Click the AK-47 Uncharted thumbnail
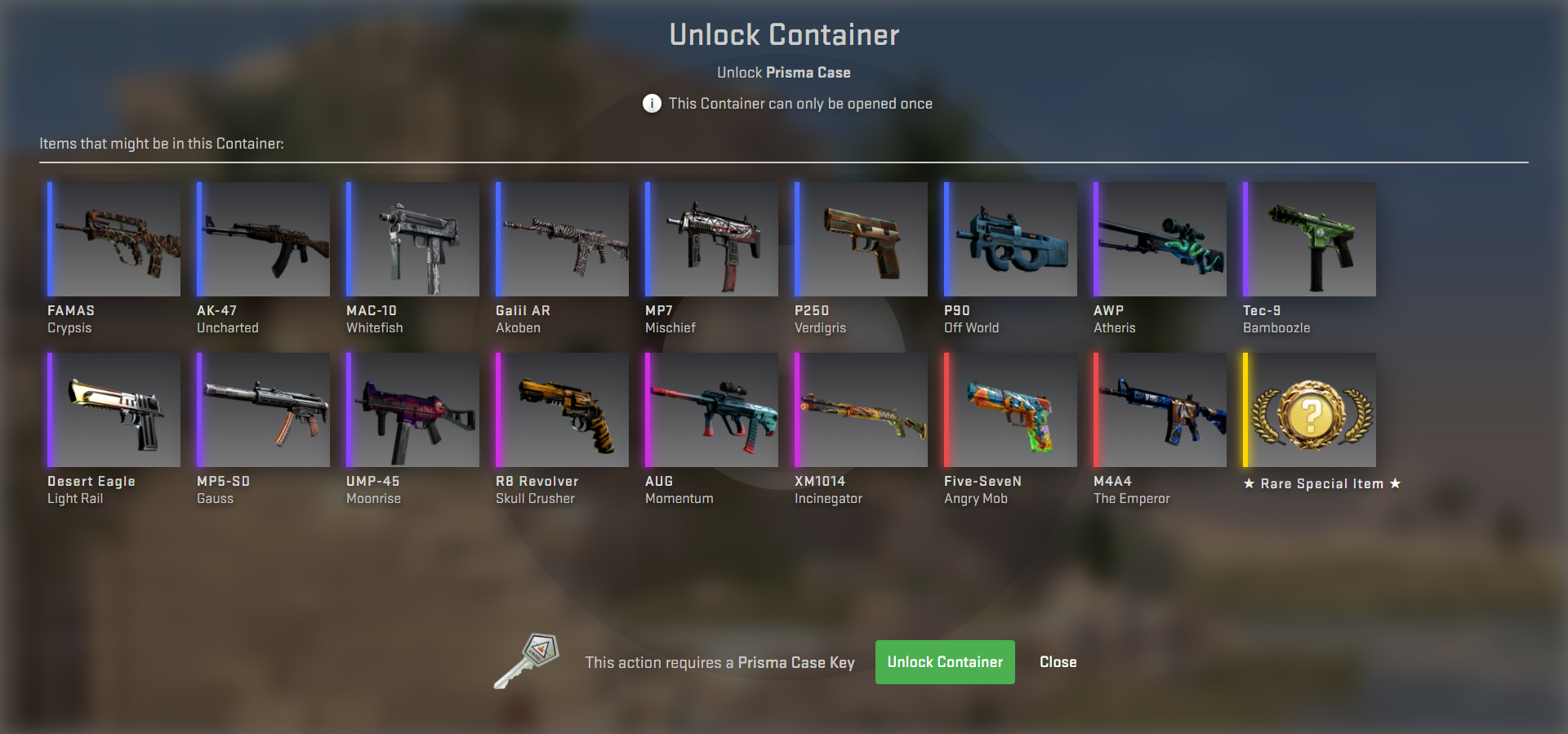This screenshot has width=1568, height=734. coord(261,238)
